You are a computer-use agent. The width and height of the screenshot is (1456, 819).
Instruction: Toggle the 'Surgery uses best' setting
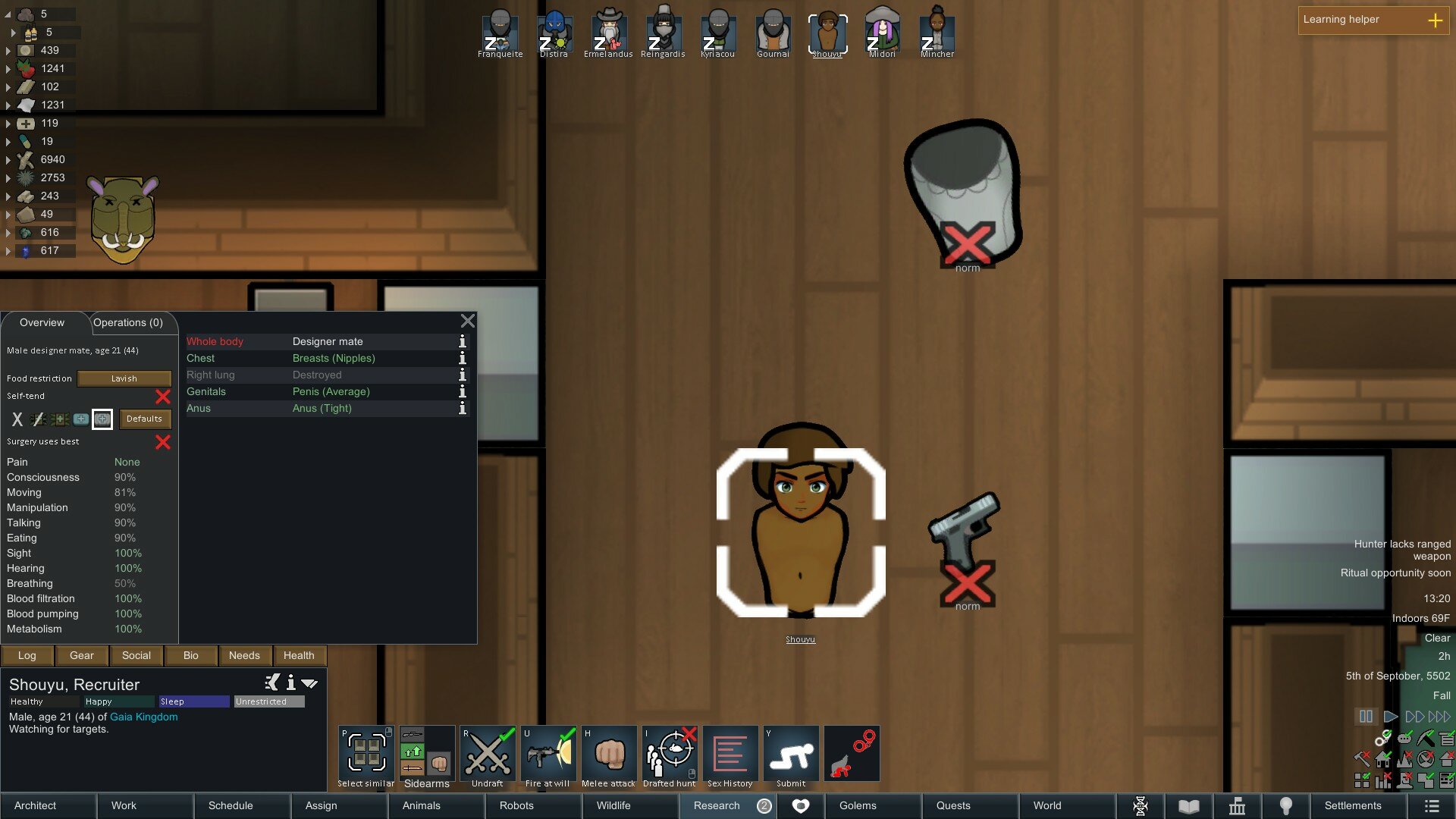click(163, 442)
